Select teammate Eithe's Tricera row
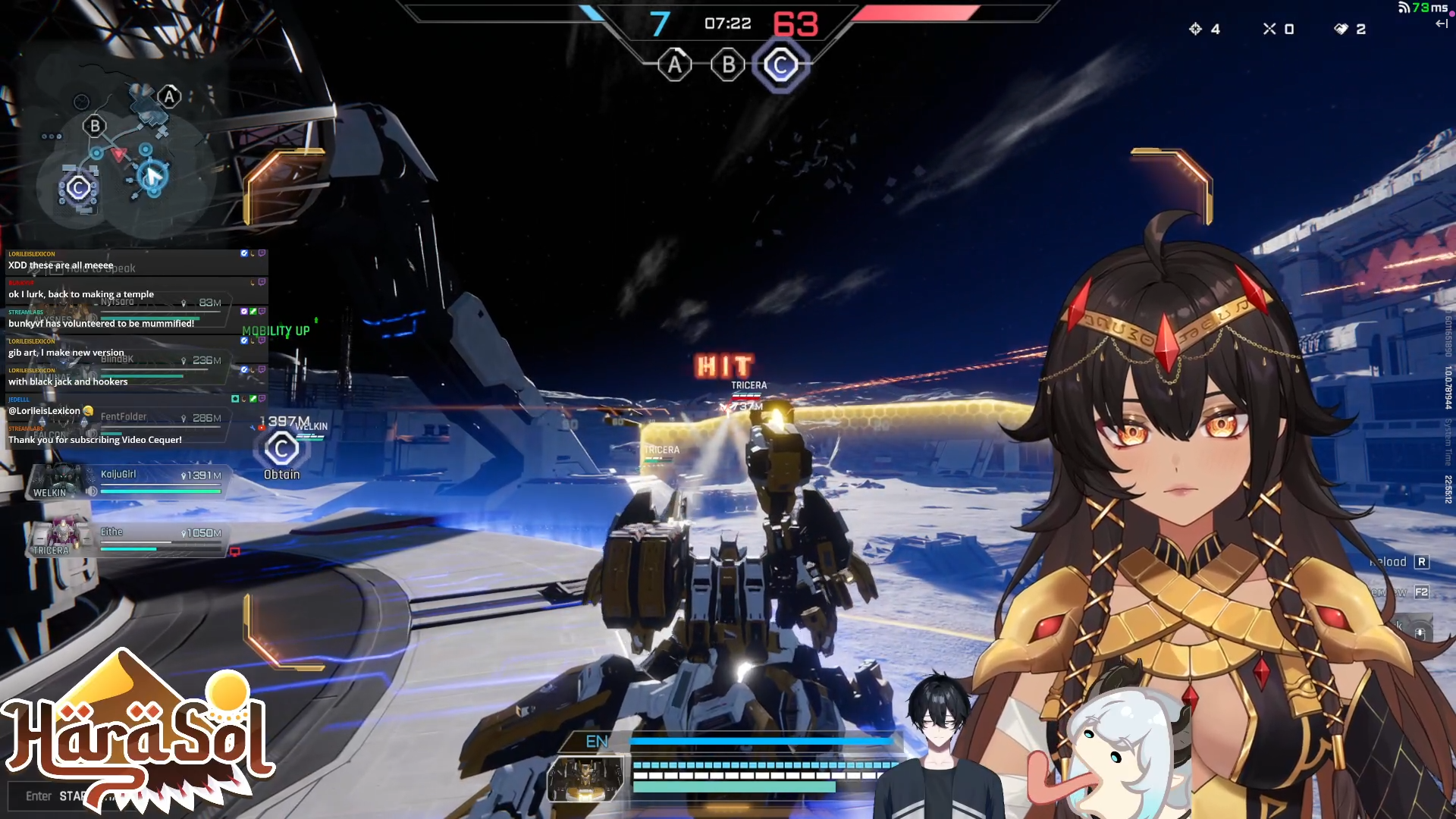The image size is (1456, 819). pos(126,540)
